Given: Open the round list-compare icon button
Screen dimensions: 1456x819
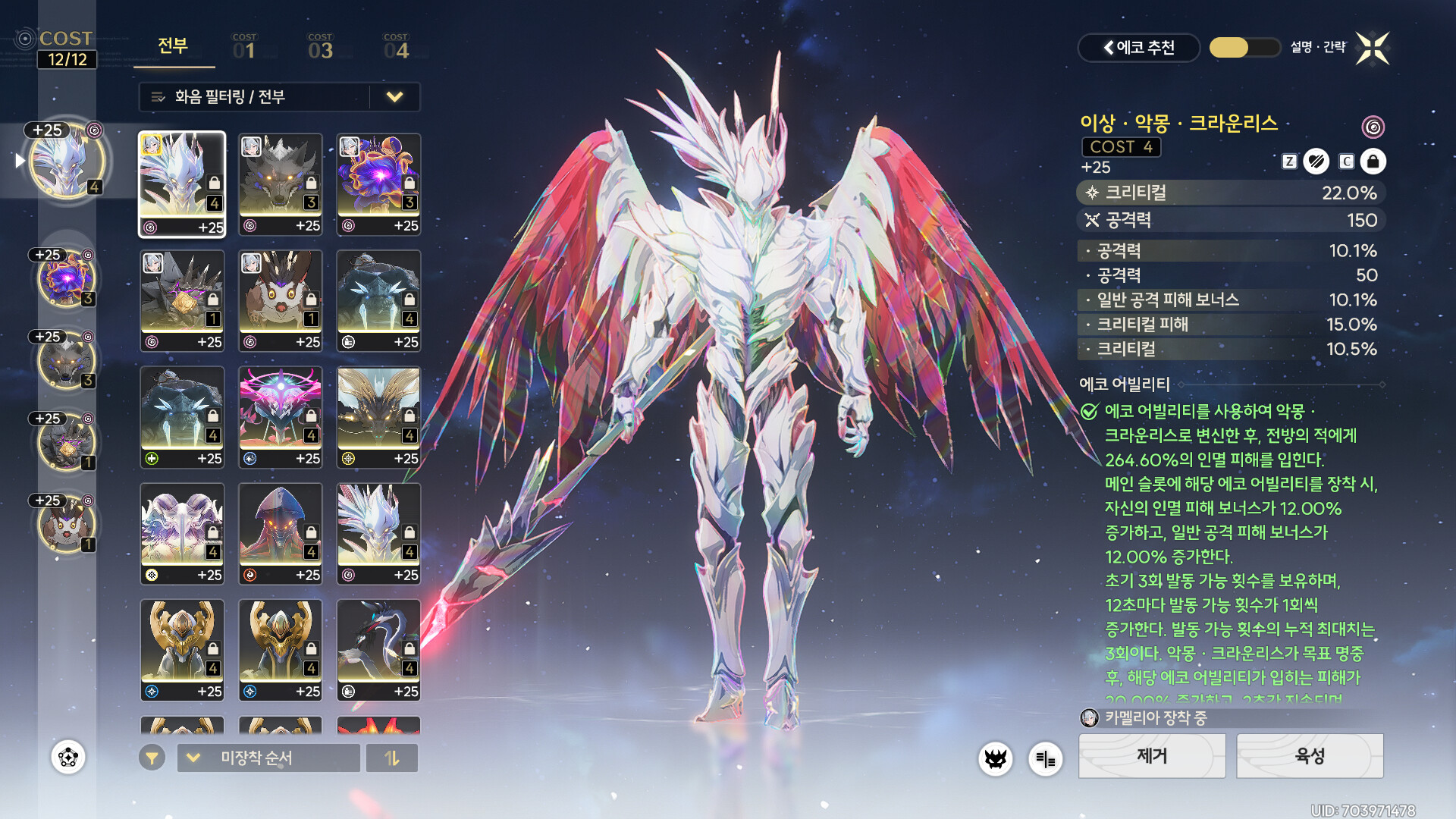Looking at the screenshot, I should click(1045, 758).
